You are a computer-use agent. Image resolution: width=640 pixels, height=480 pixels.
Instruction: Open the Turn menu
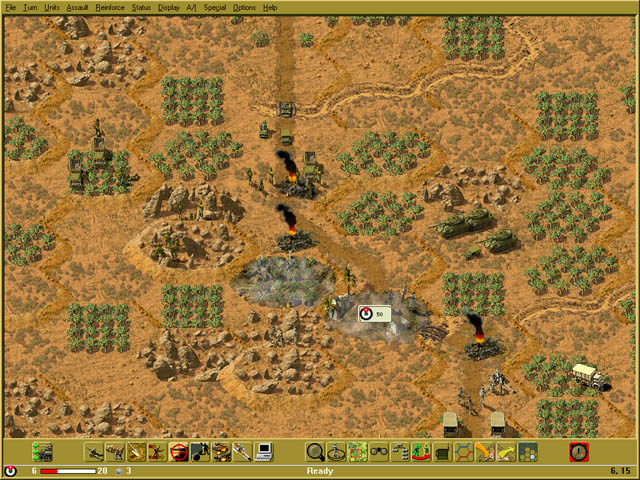click(x=30, y=7)
